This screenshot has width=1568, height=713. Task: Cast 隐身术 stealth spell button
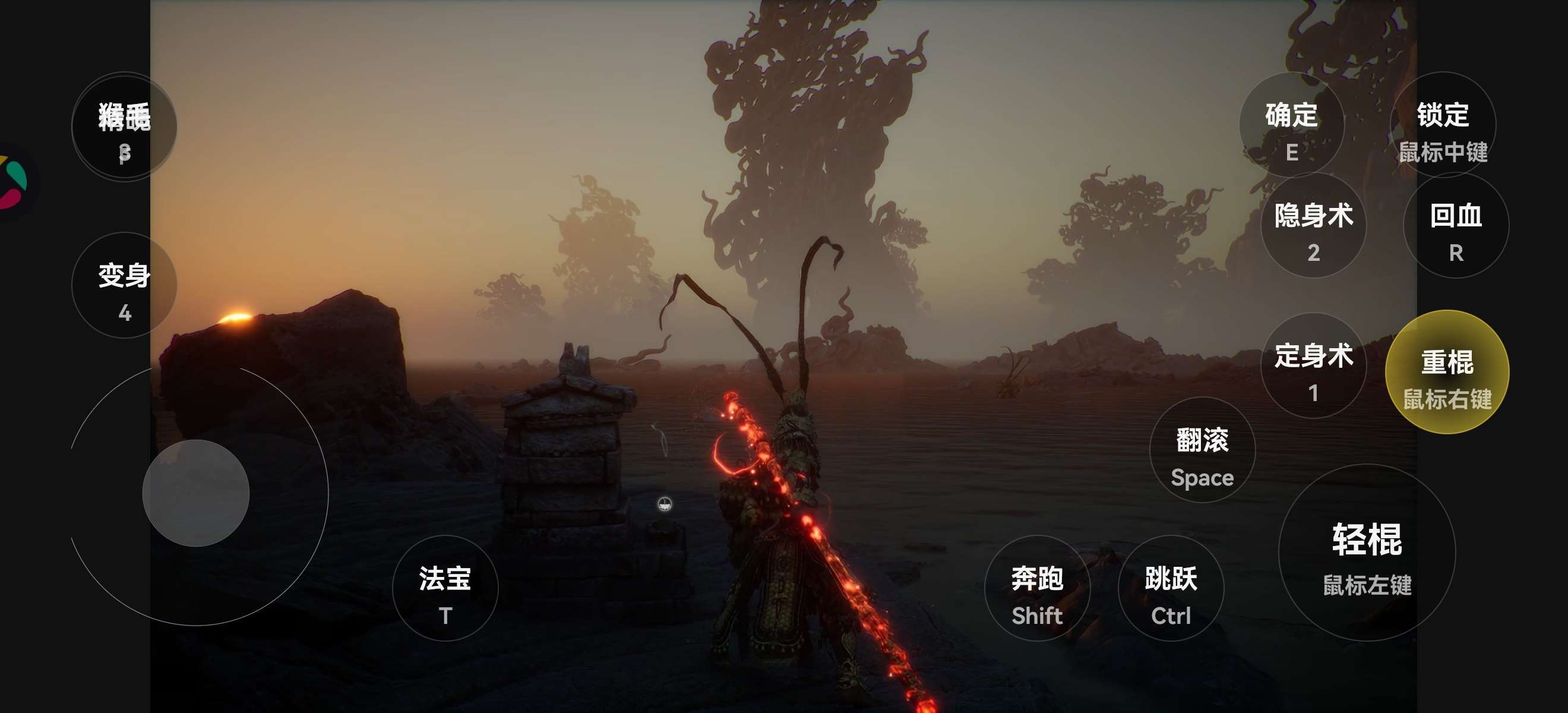(x=1313, y=226)
